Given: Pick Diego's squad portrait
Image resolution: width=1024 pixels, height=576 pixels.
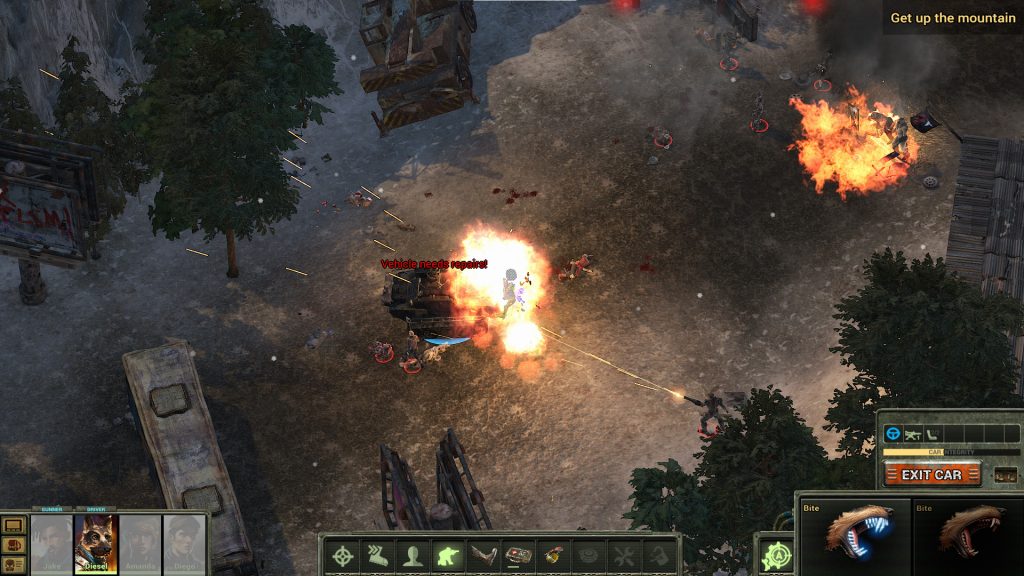Looking at the screenshot, I should 184,544.
